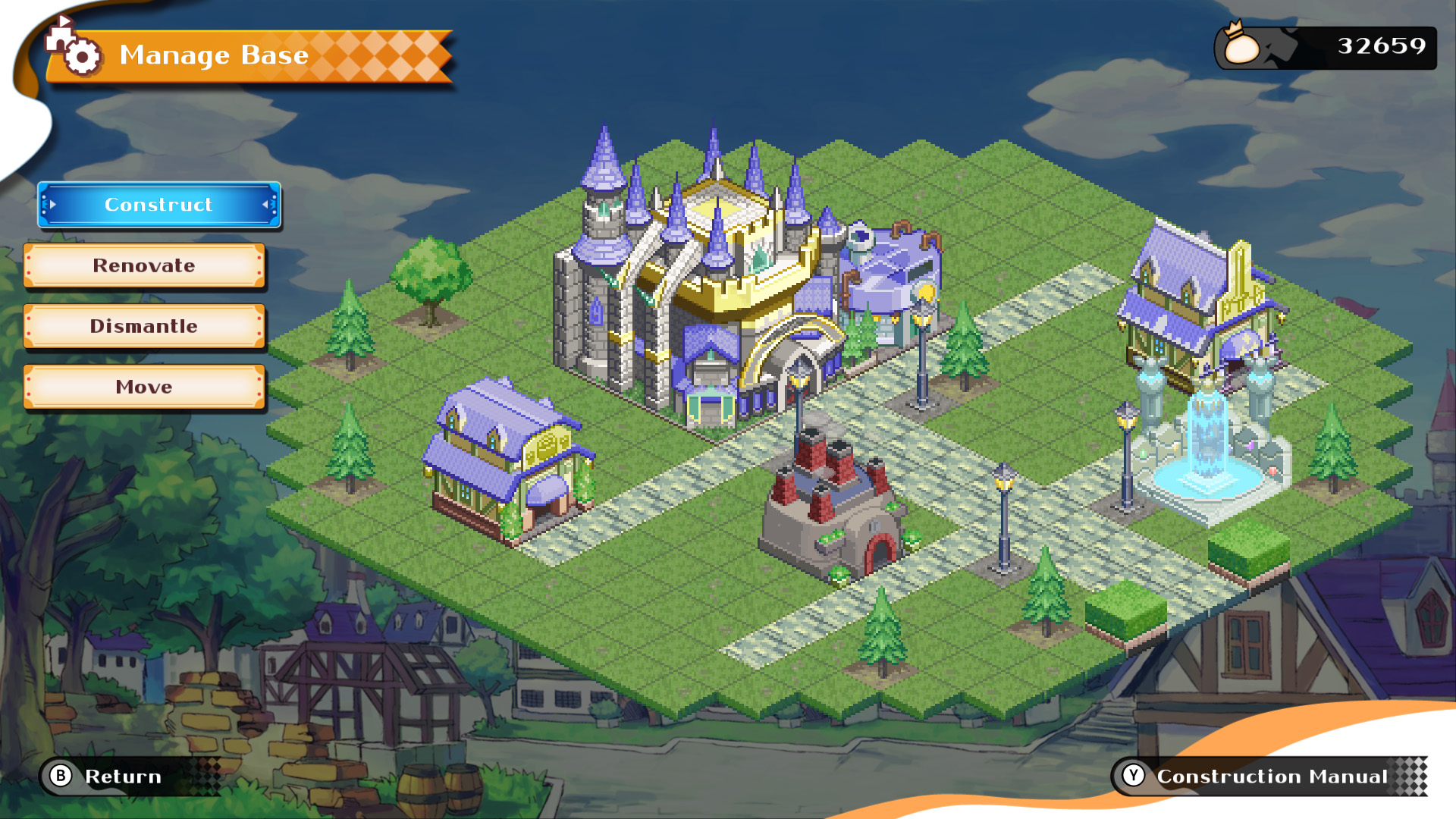The height and width of the screenshot is (819, 1456).
Task: Select the Construct menu option
Action: 158,205
